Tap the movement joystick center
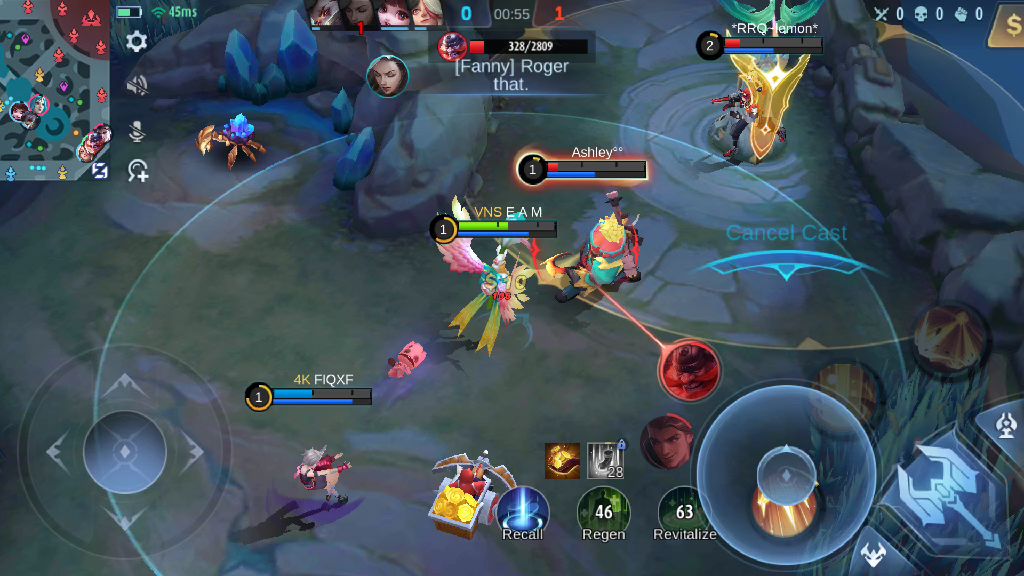1024x576 pixels. [x=125, y=451]
